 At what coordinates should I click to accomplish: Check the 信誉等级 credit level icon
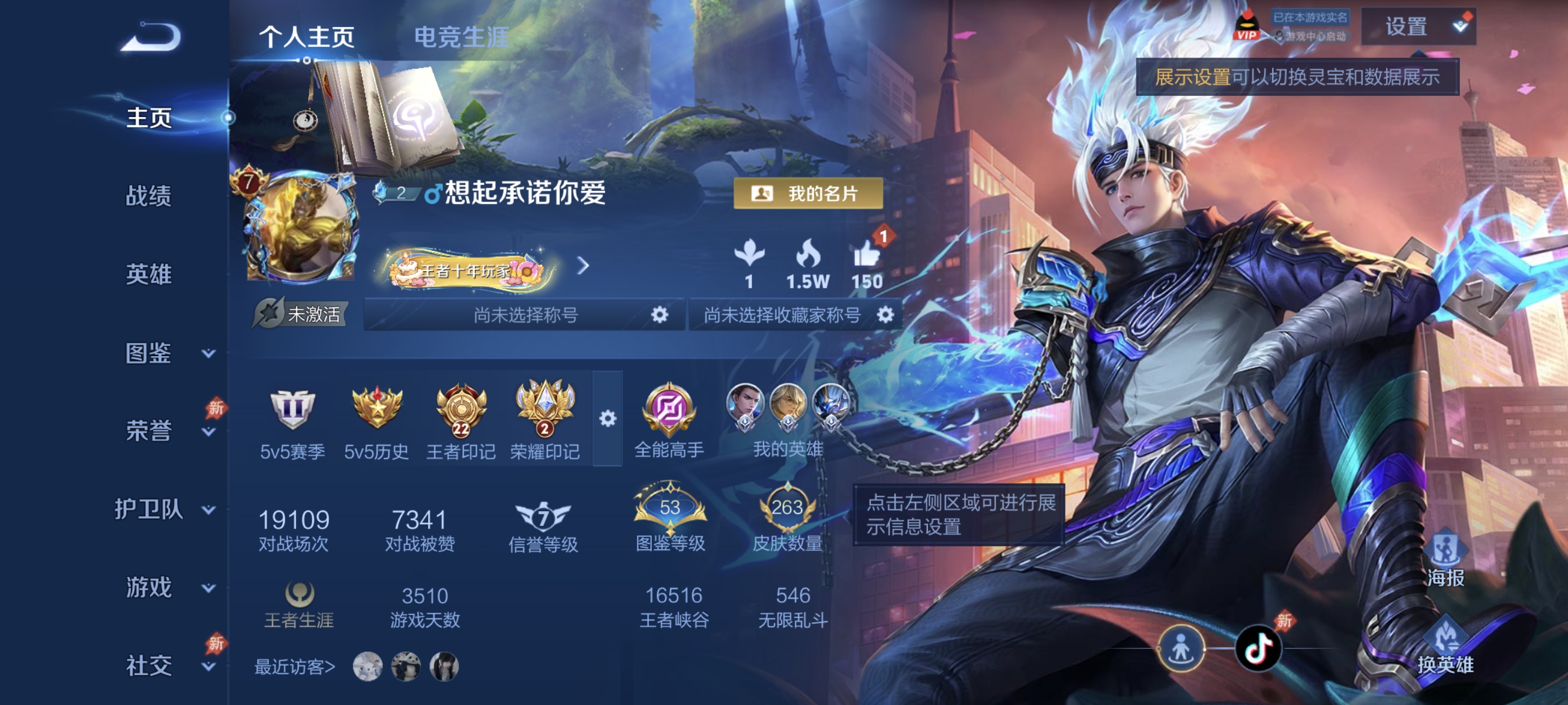544,518
